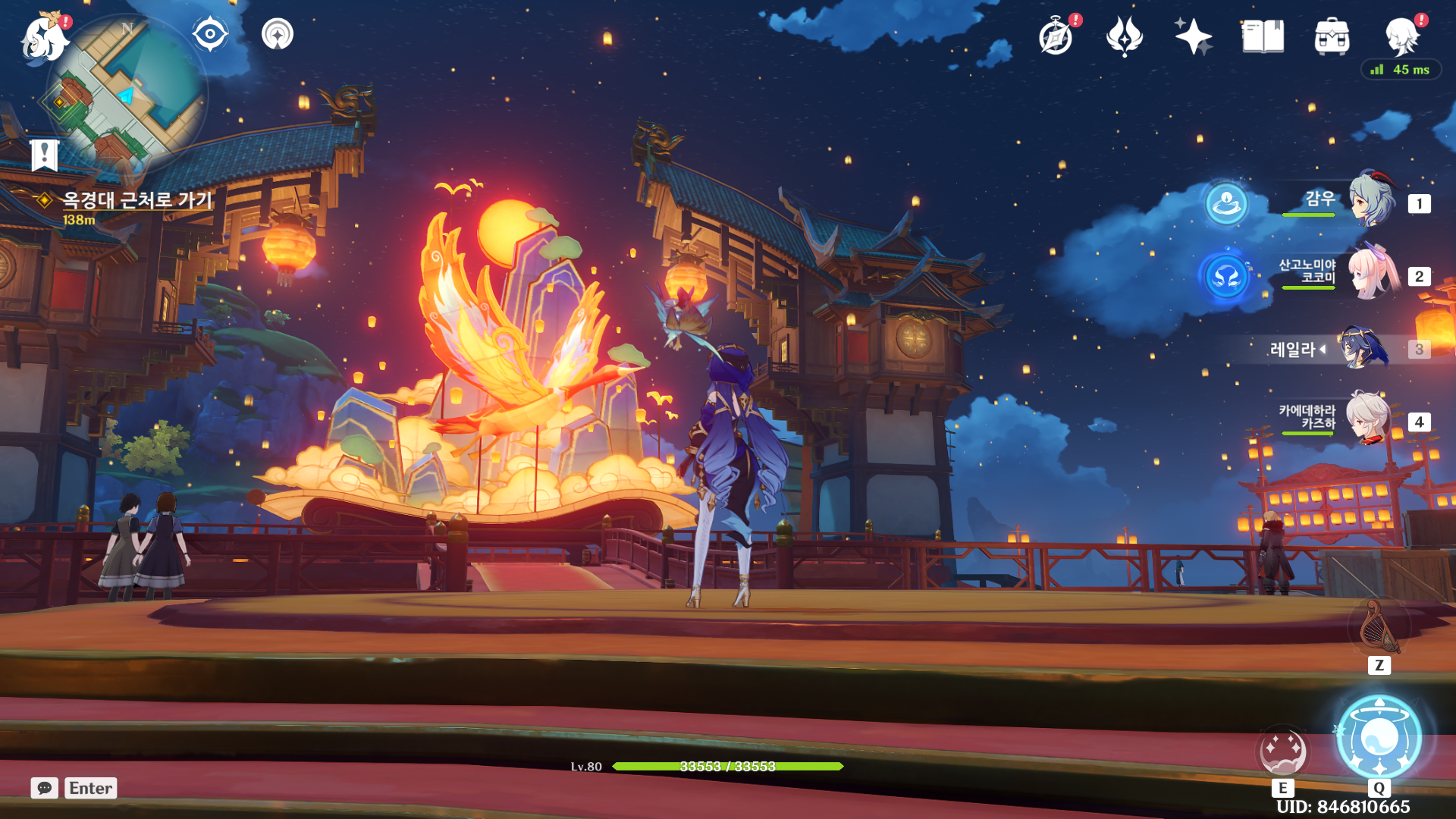Toggle elemental sight eye icon

click(x=209, y=34)
